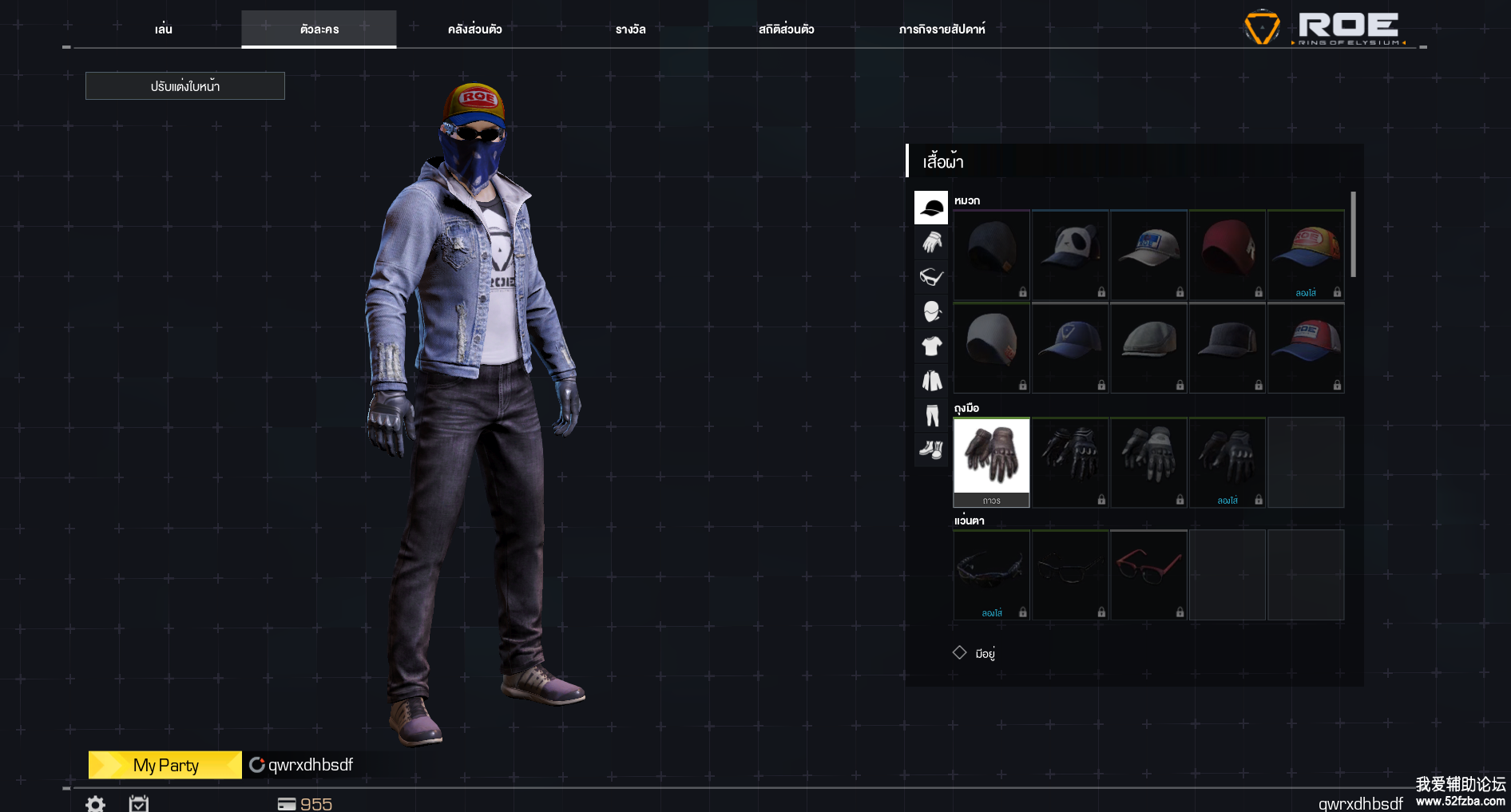Choose the glasses category icon

(931, 277)
